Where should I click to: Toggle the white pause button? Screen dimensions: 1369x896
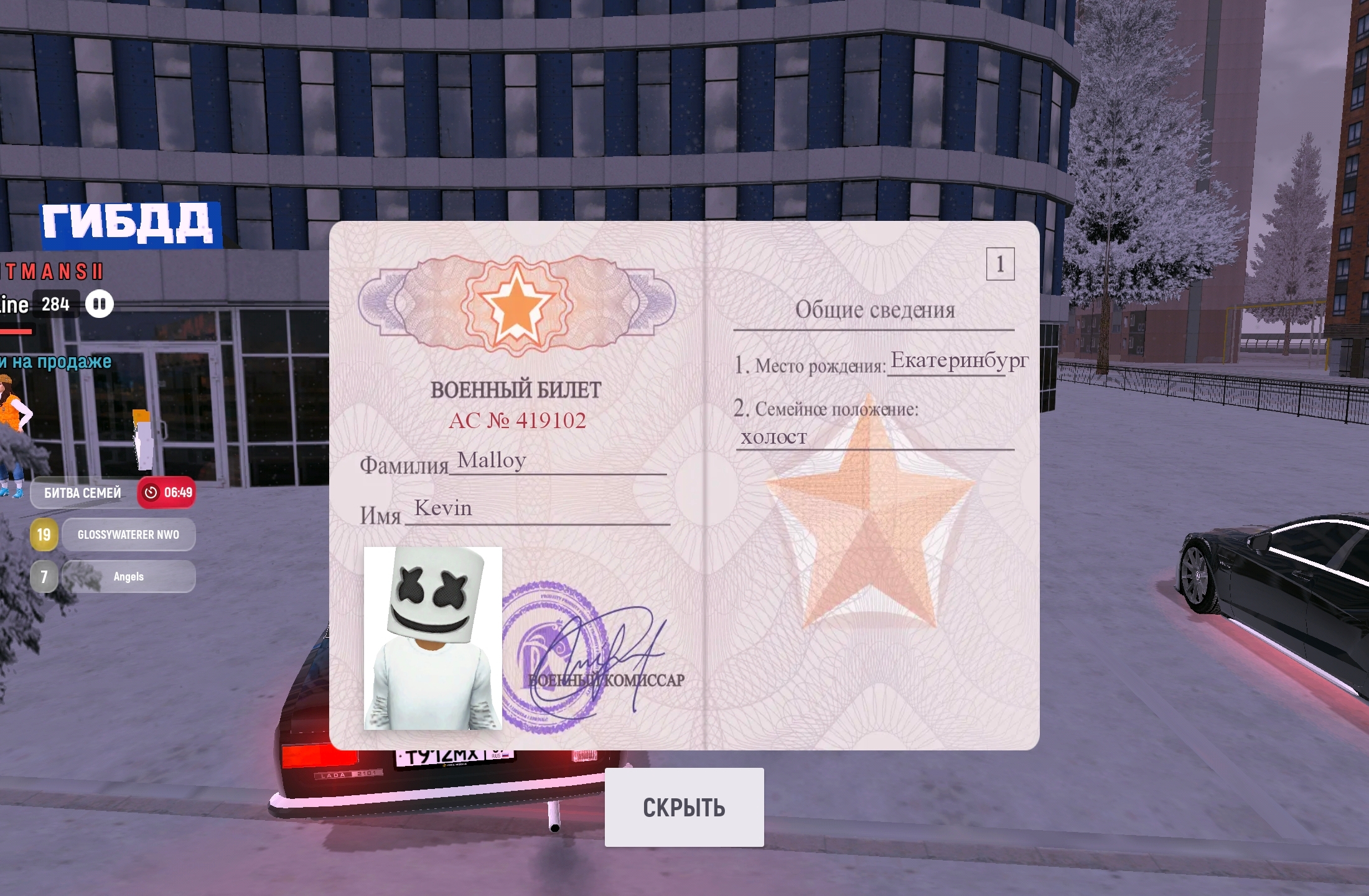pyautogui.click(x=100, y=304)
